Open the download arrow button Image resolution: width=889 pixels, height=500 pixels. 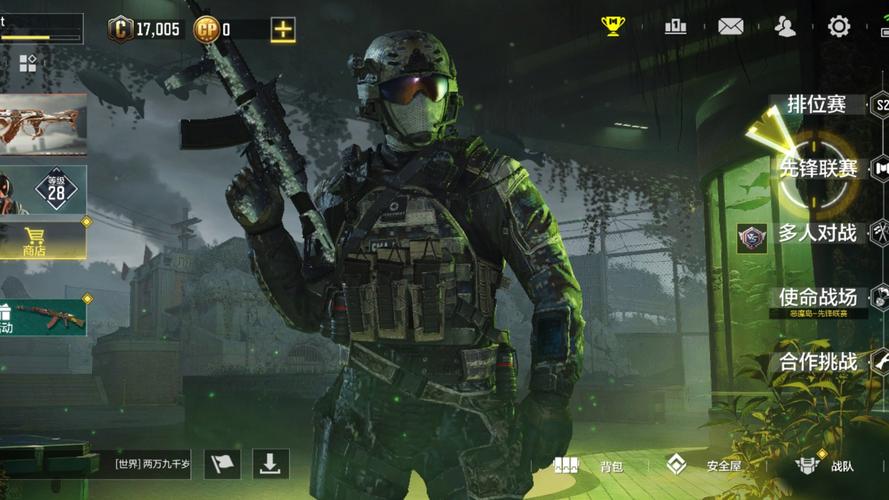click(270, 464)
